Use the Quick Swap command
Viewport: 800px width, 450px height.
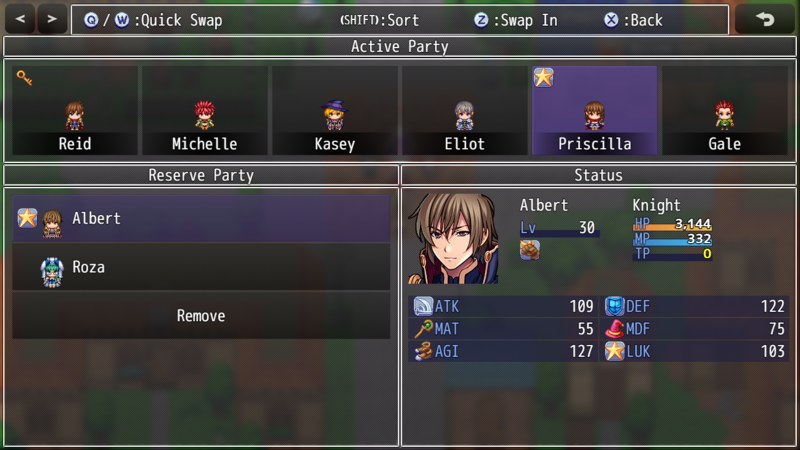tap(153, 20)
